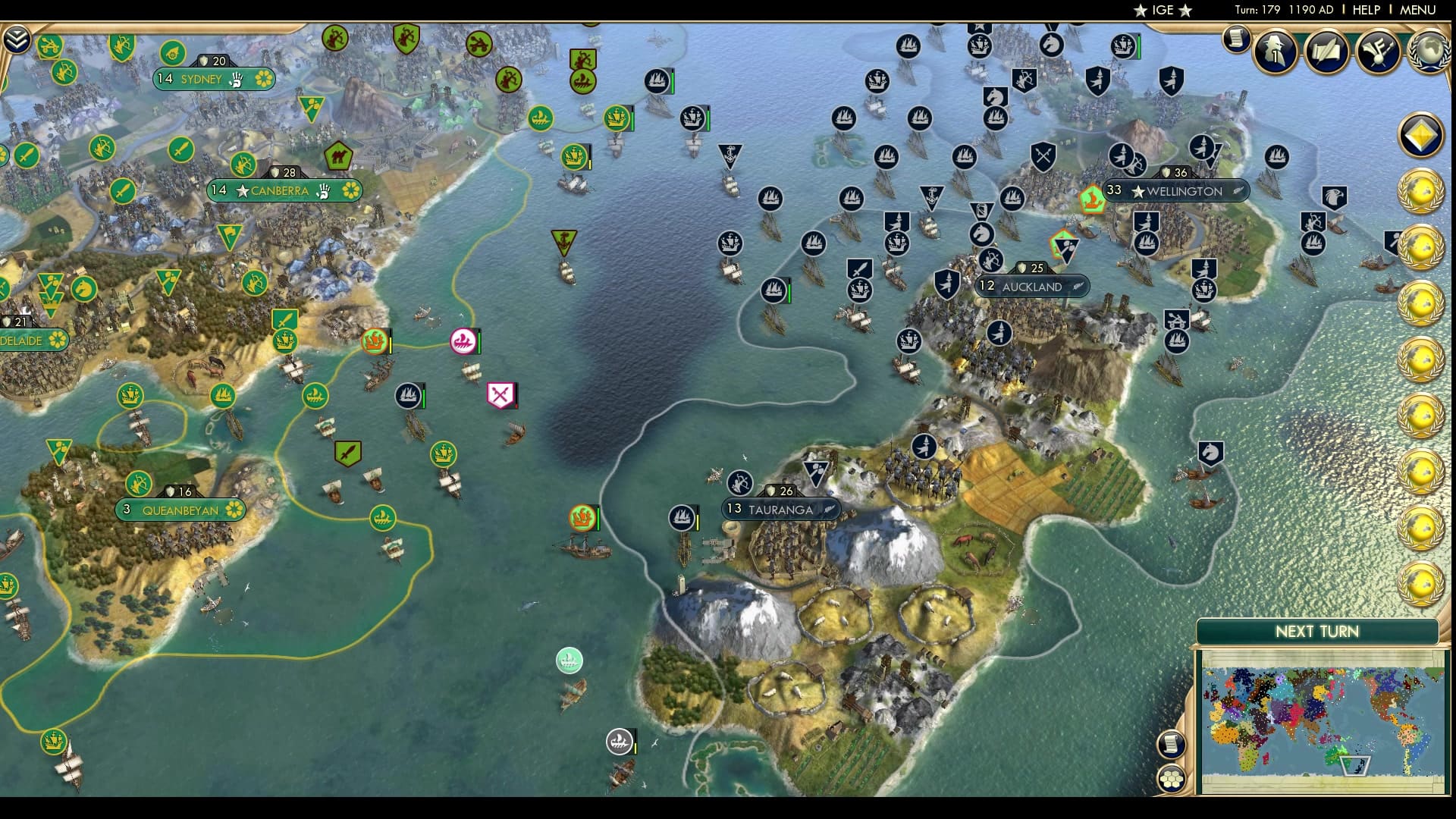This screenshot has height=819, width=1456.
Task: Open the Diplomacy globe icon
Action: pos(1429,52)
